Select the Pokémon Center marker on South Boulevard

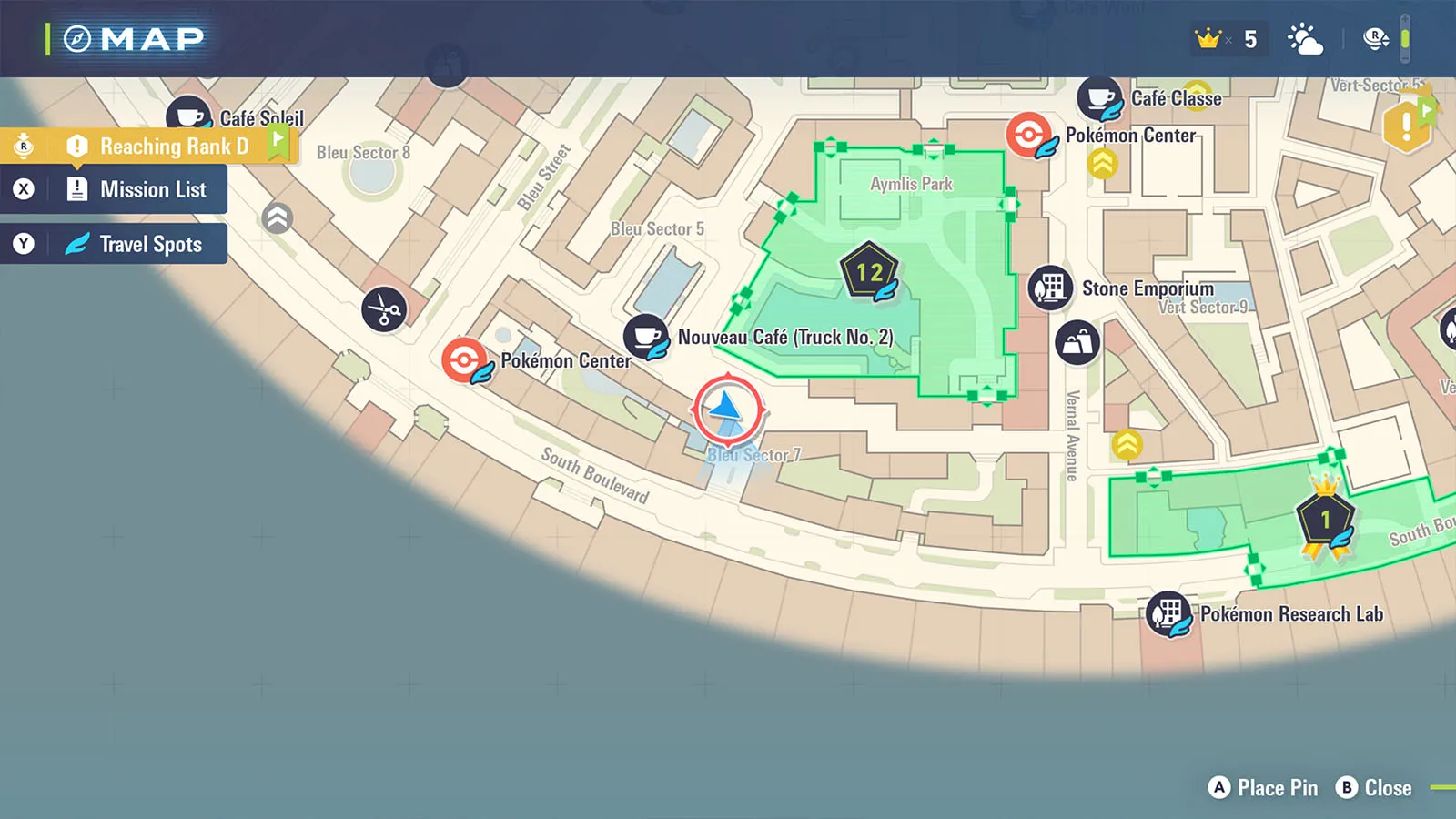click(x=464, y=359)
